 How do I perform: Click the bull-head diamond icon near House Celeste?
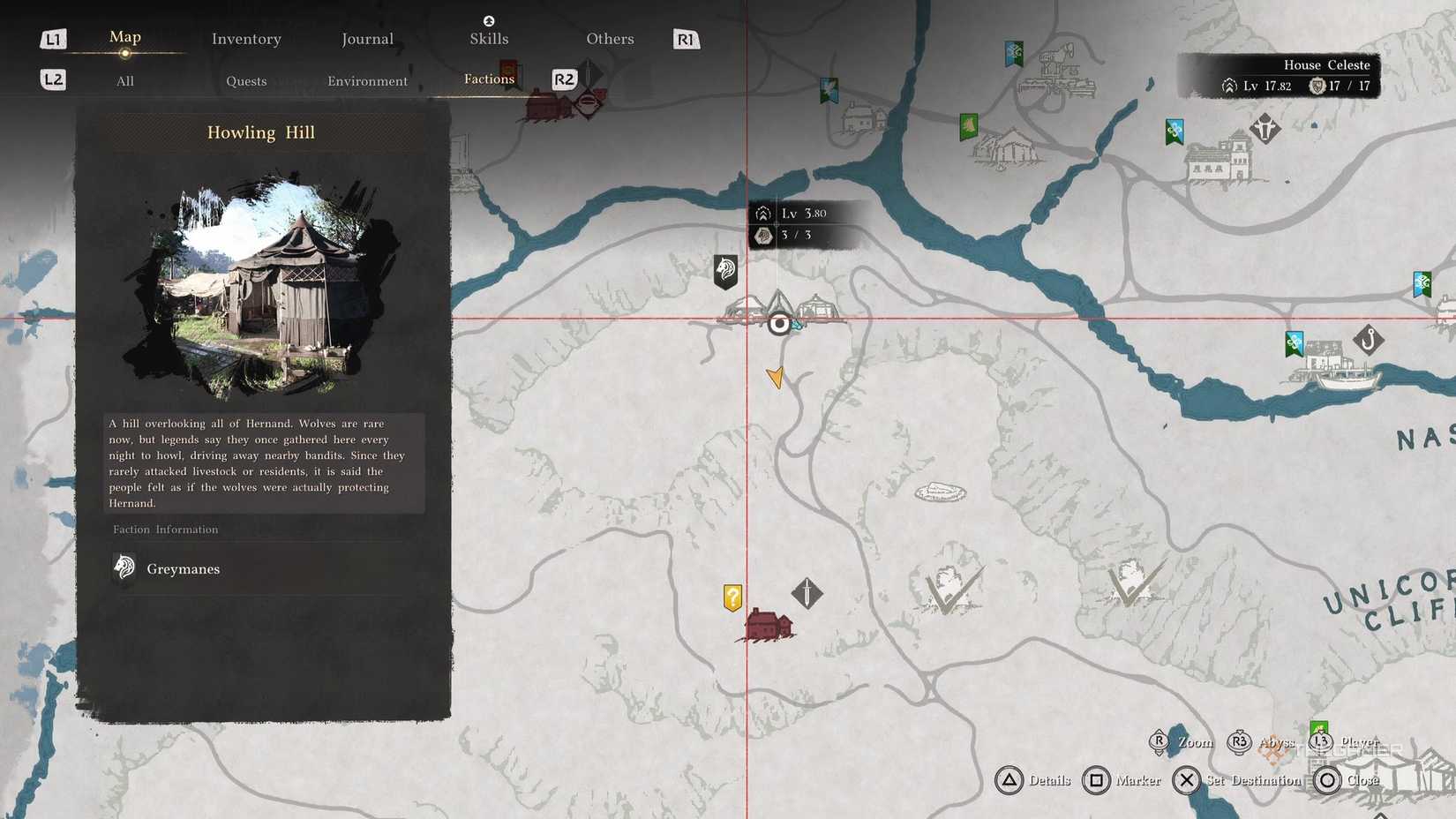click(x=1265, y=128)
